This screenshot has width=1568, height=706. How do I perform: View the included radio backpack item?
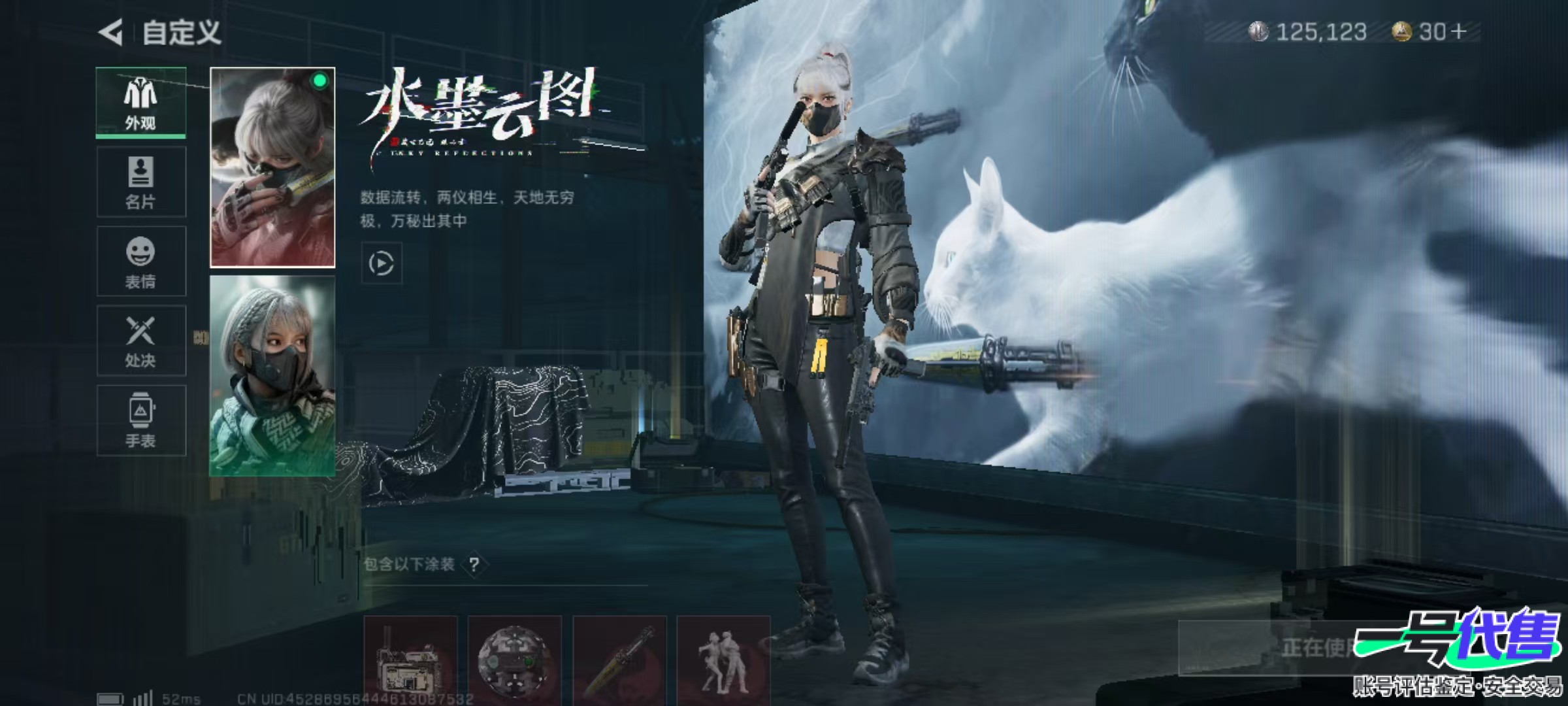(x=410, y=660)
